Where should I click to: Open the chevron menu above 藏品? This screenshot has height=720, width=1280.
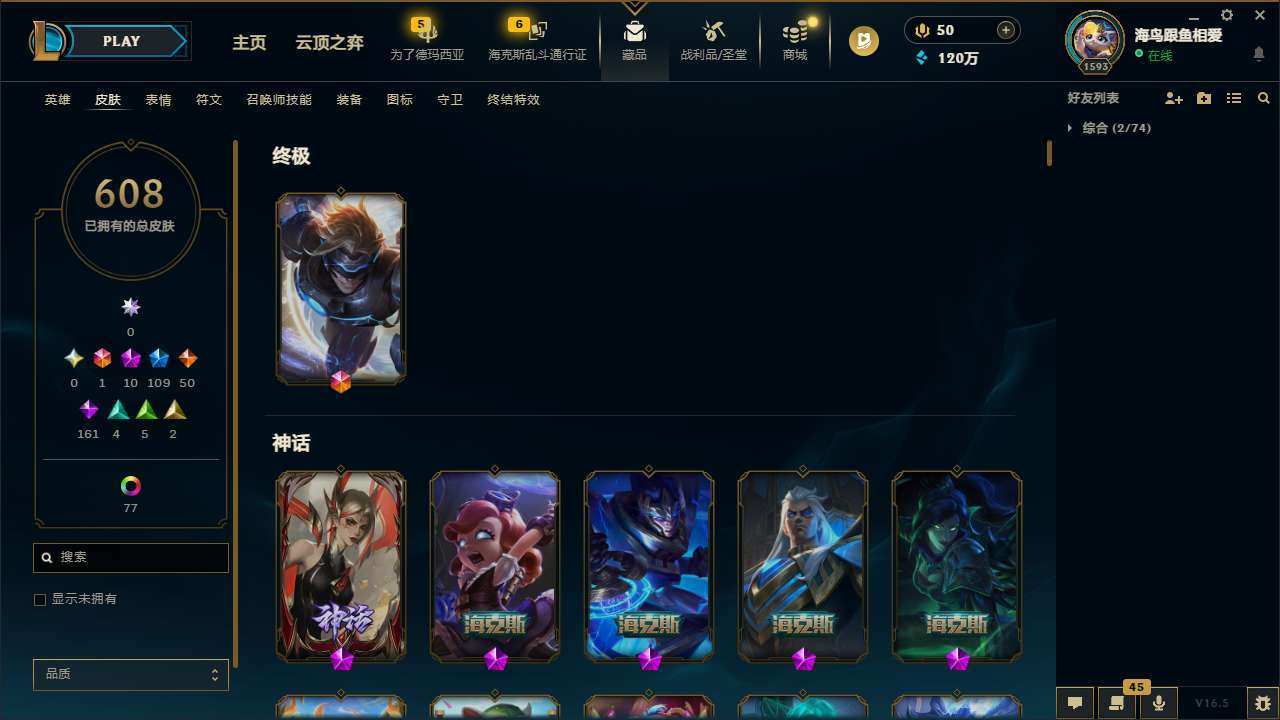coord(634,8)
